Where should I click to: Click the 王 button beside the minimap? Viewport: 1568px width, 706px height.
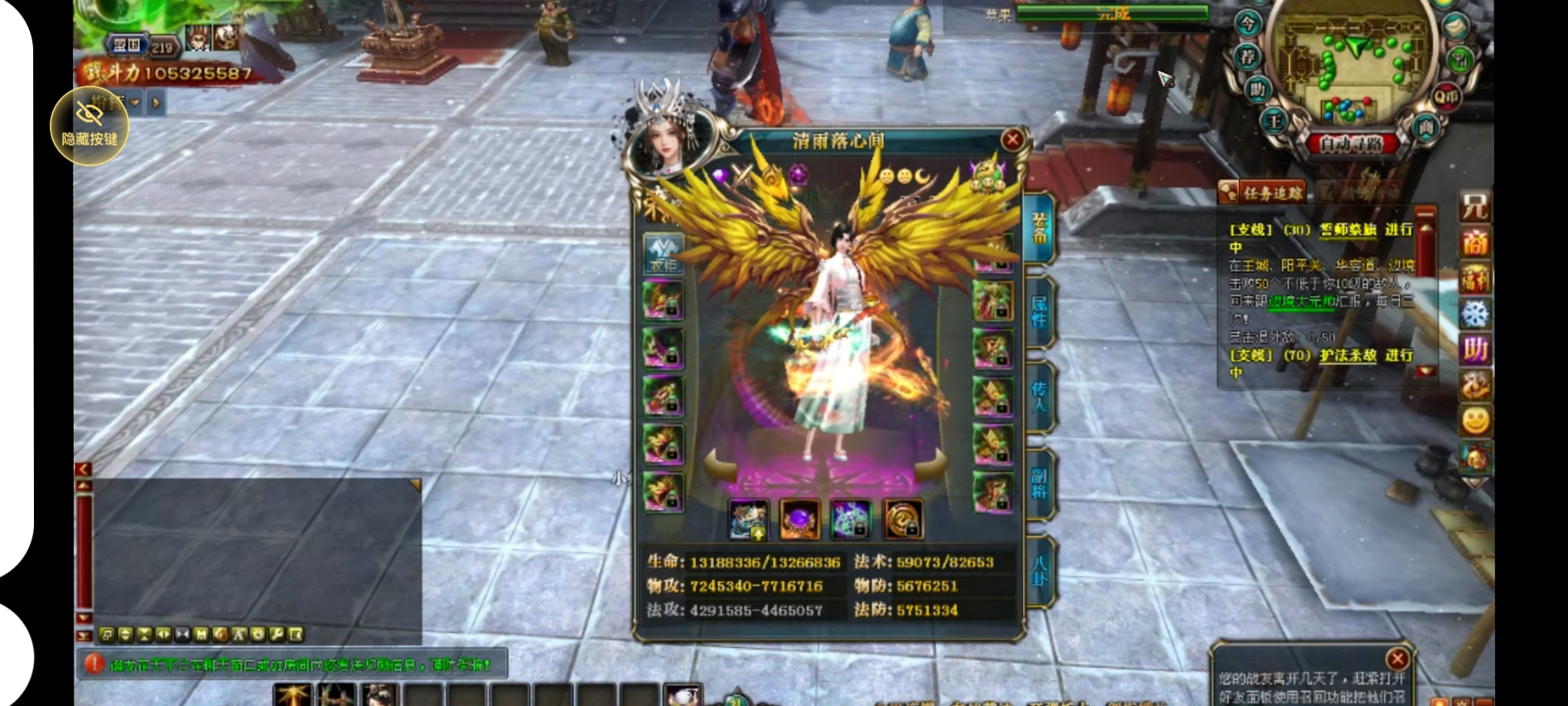pos(1274,123)
